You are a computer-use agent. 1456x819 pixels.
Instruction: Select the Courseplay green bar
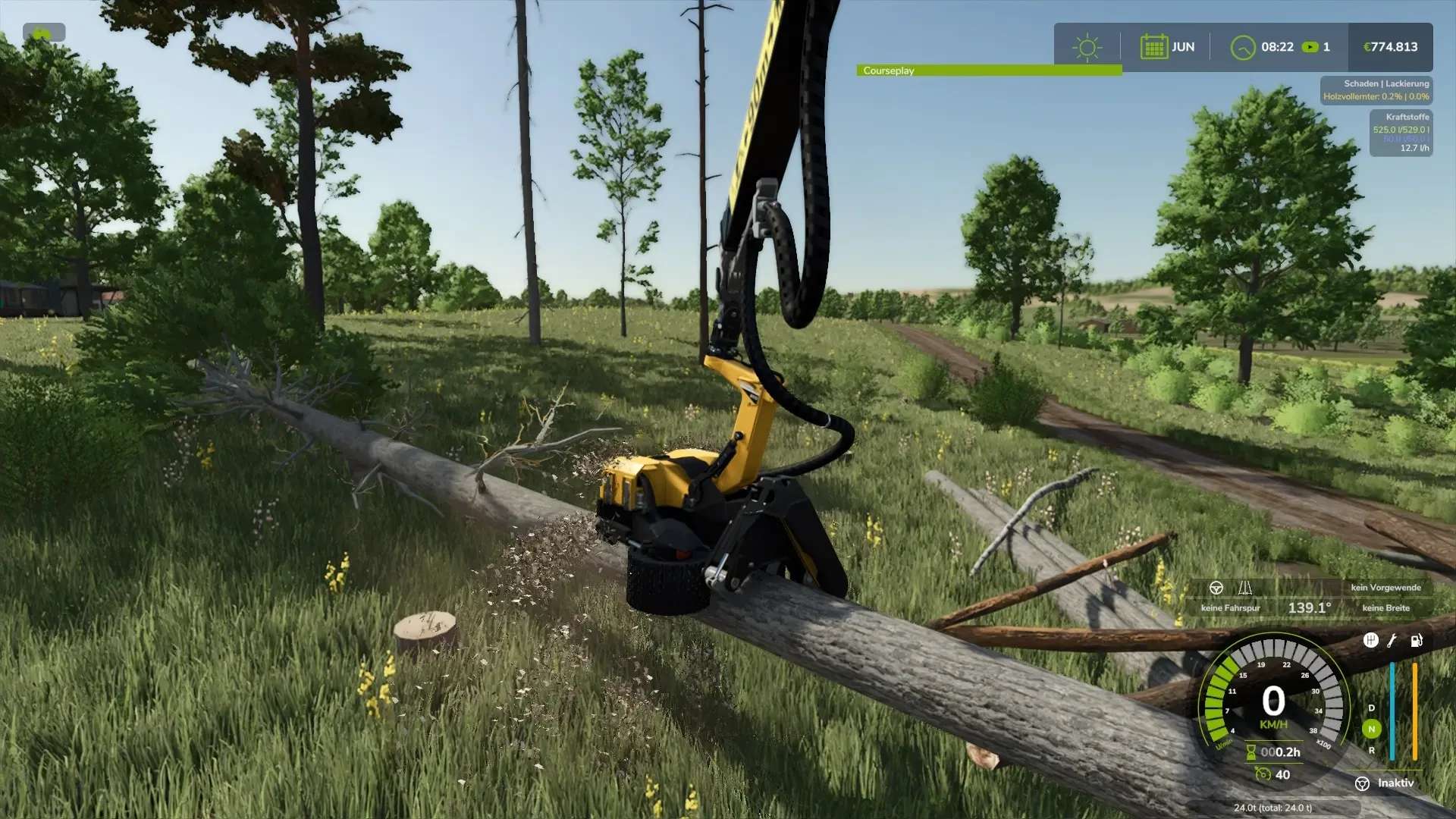(x=989, y=71)
